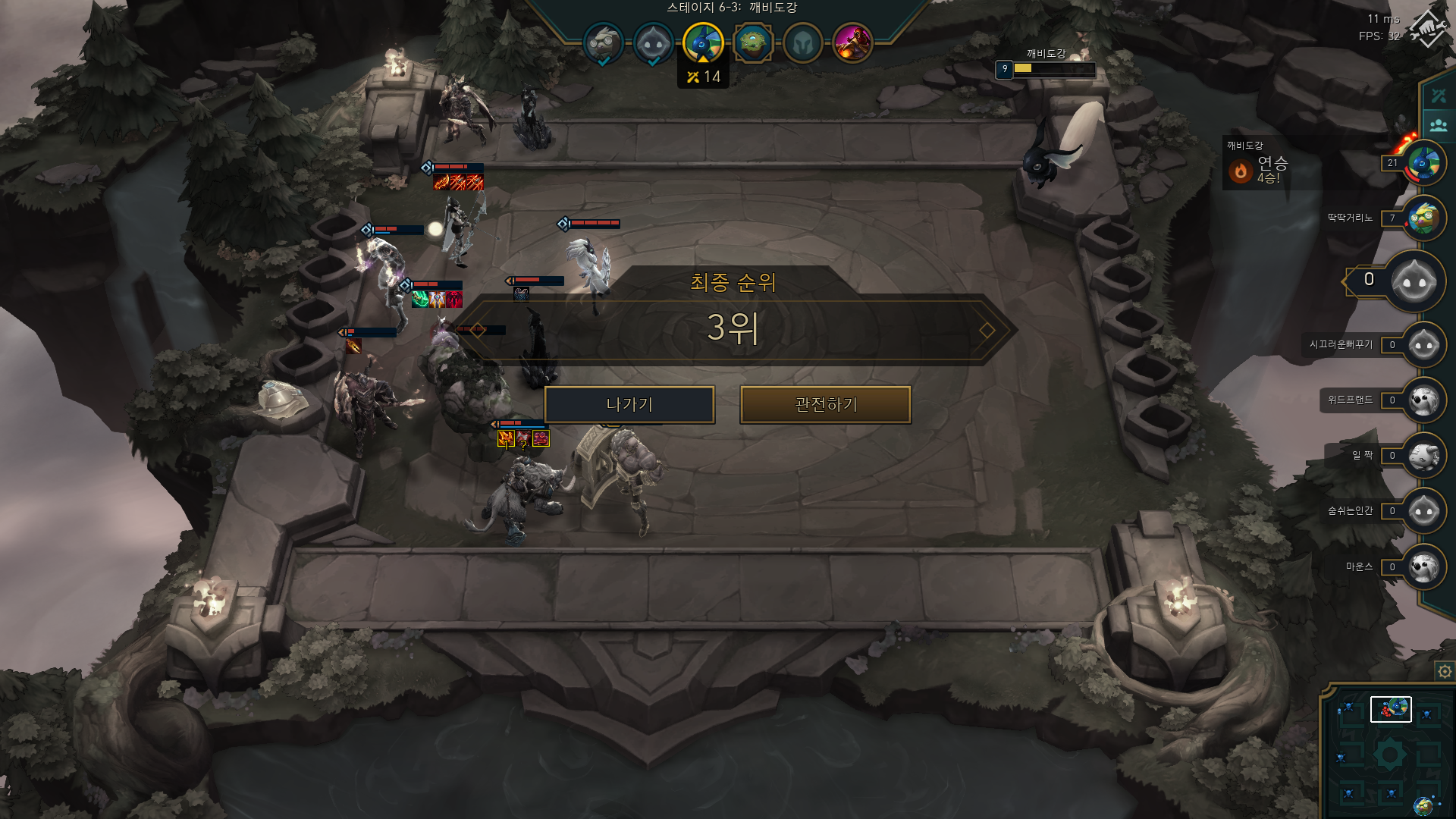Select 깨비도강's portrait in the scoreboard

point(1423,163)
